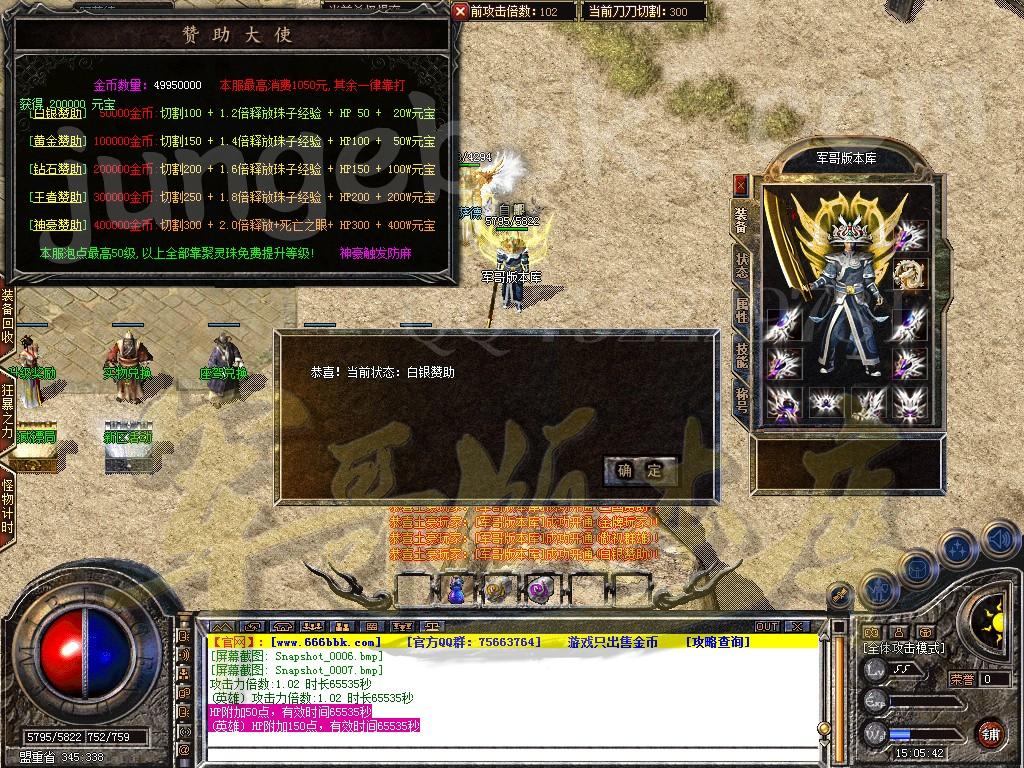This screenshot has height=768, width=1024.
Task: Open the 装备回收 side tab
Action: 8,317
